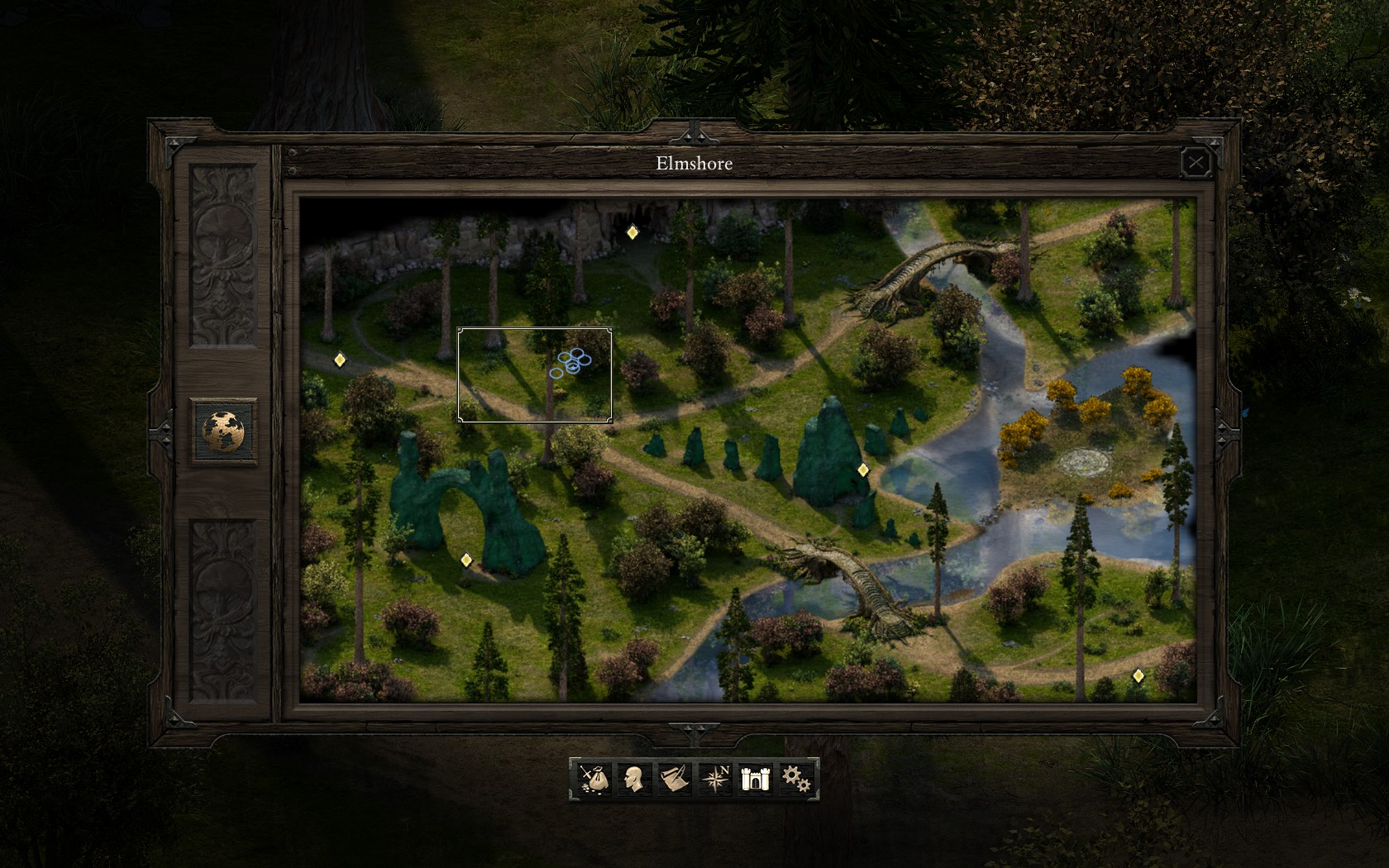Choose the yellow marker by the tall green standing stone
This screenshot has width=1389, height=868.
click(863, 470)
